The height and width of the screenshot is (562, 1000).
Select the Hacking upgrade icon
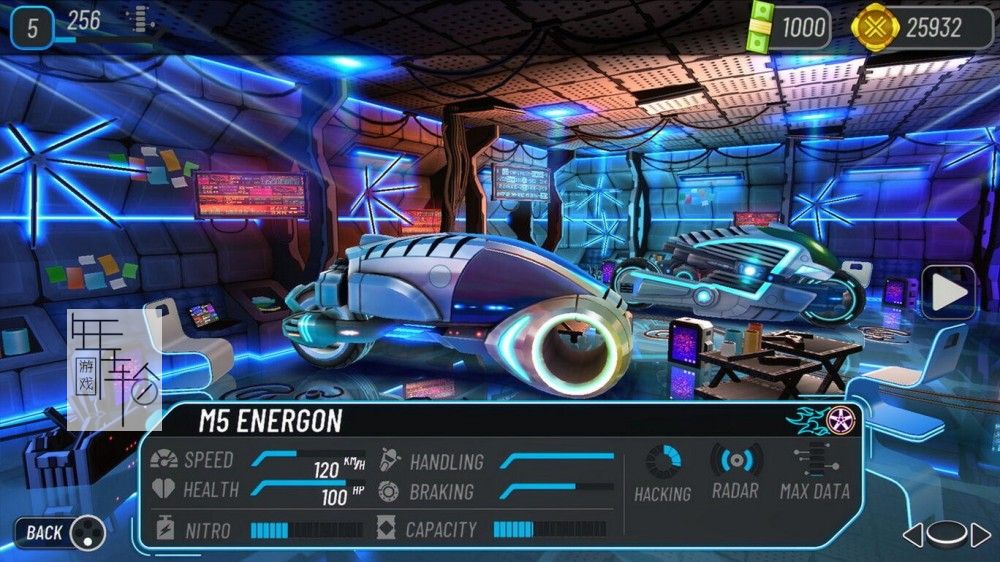[x=662, y=463]
